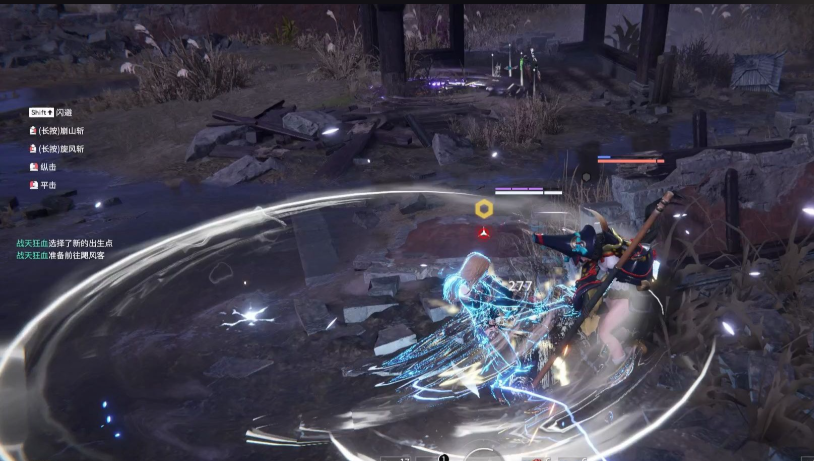Select the red target marker icon

point(484,232)
